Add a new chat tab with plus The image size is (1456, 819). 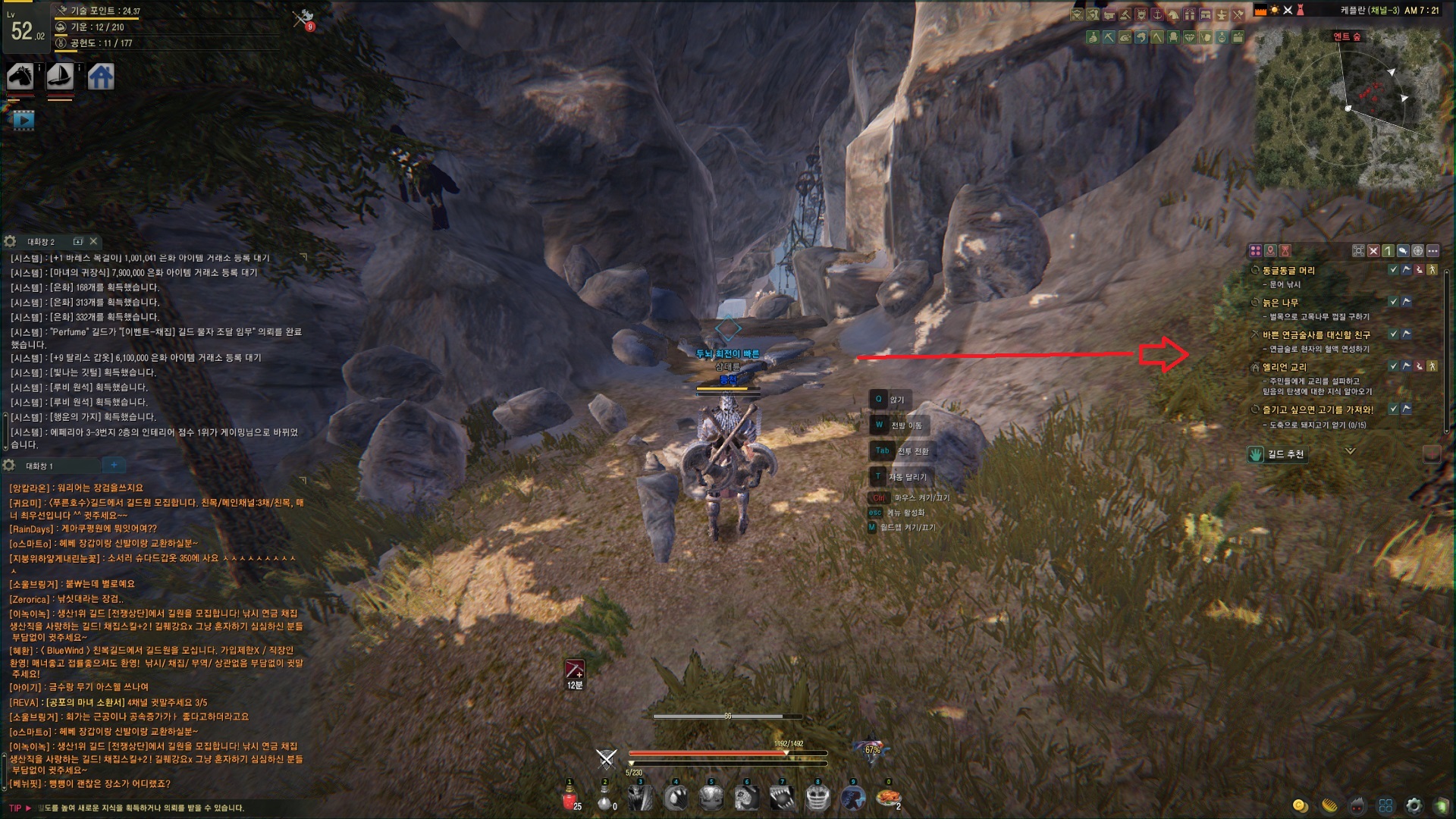pyautogui.click(x=114, y=465)
